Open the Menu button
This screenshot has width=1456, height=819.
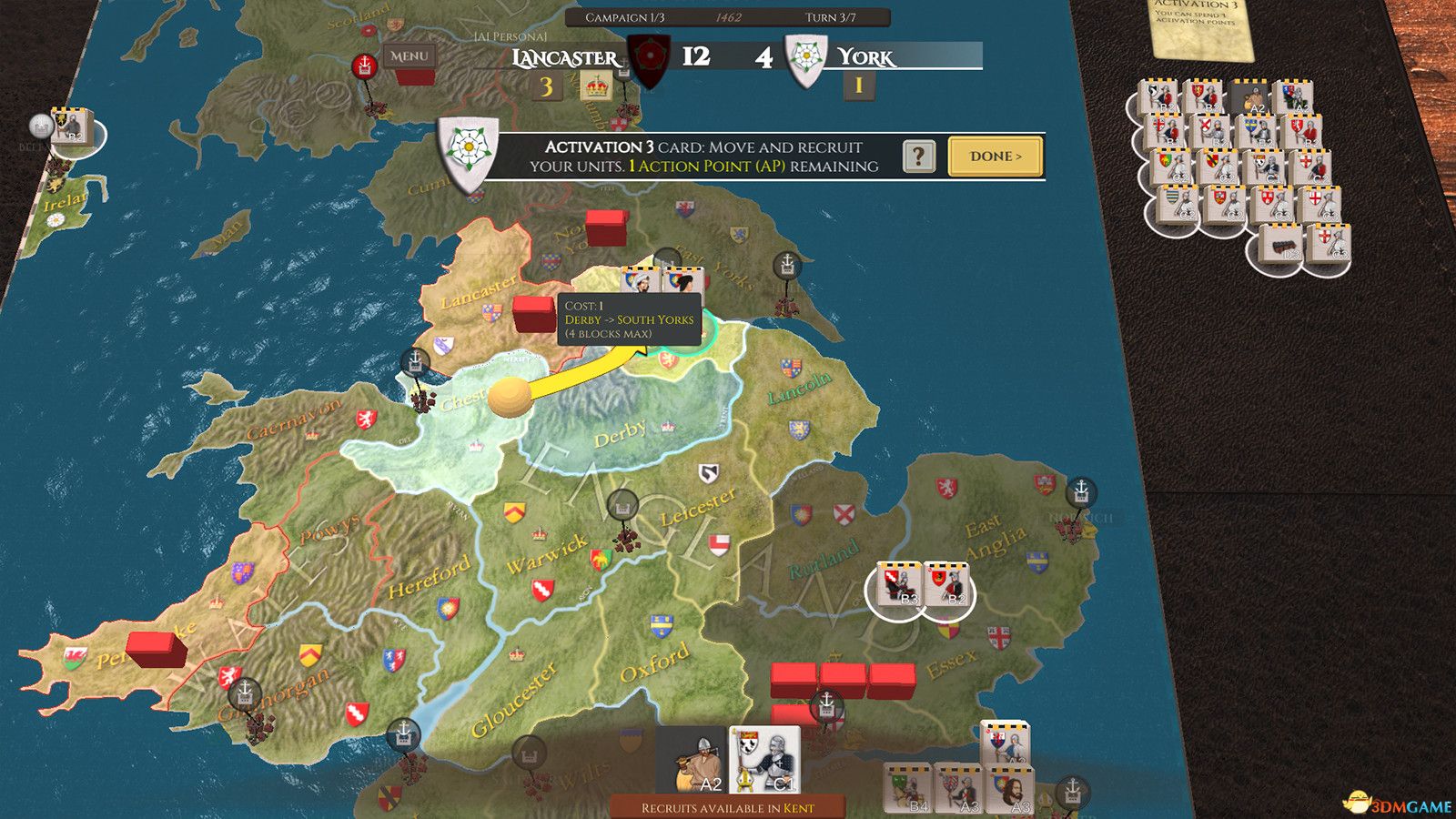[409, 56]
